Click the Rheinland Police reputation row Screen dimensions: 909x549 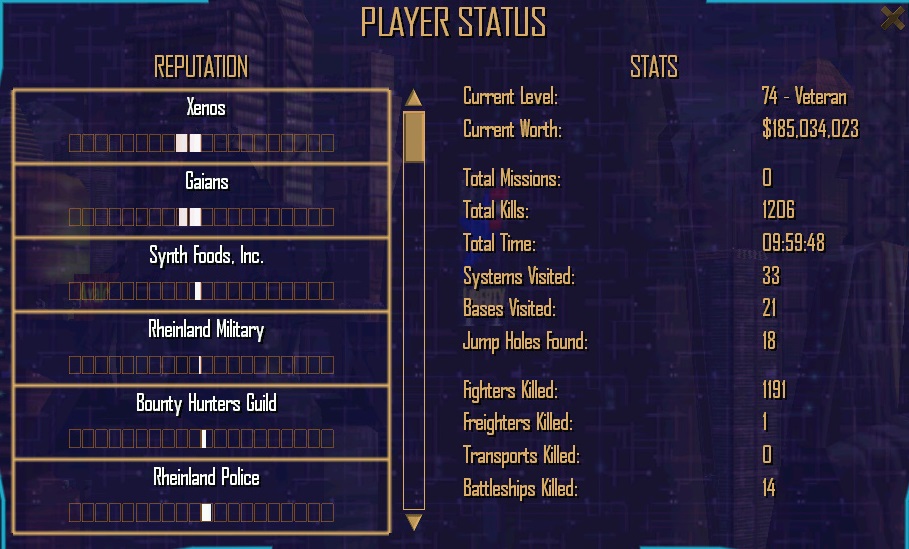[x=201, y=496]
